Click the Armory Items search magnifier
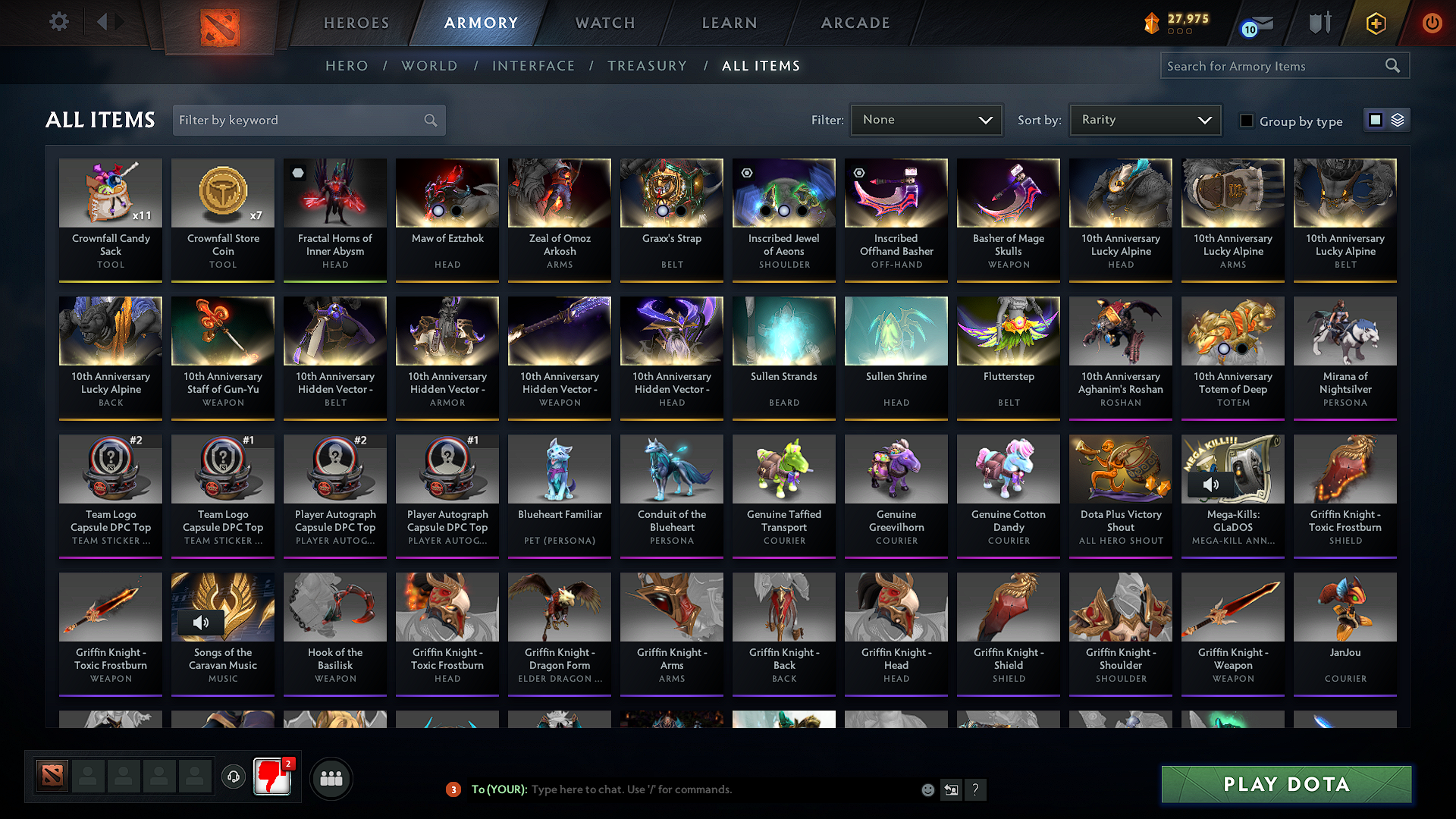Screen dimensions: 1456x819 point(1392,65)
